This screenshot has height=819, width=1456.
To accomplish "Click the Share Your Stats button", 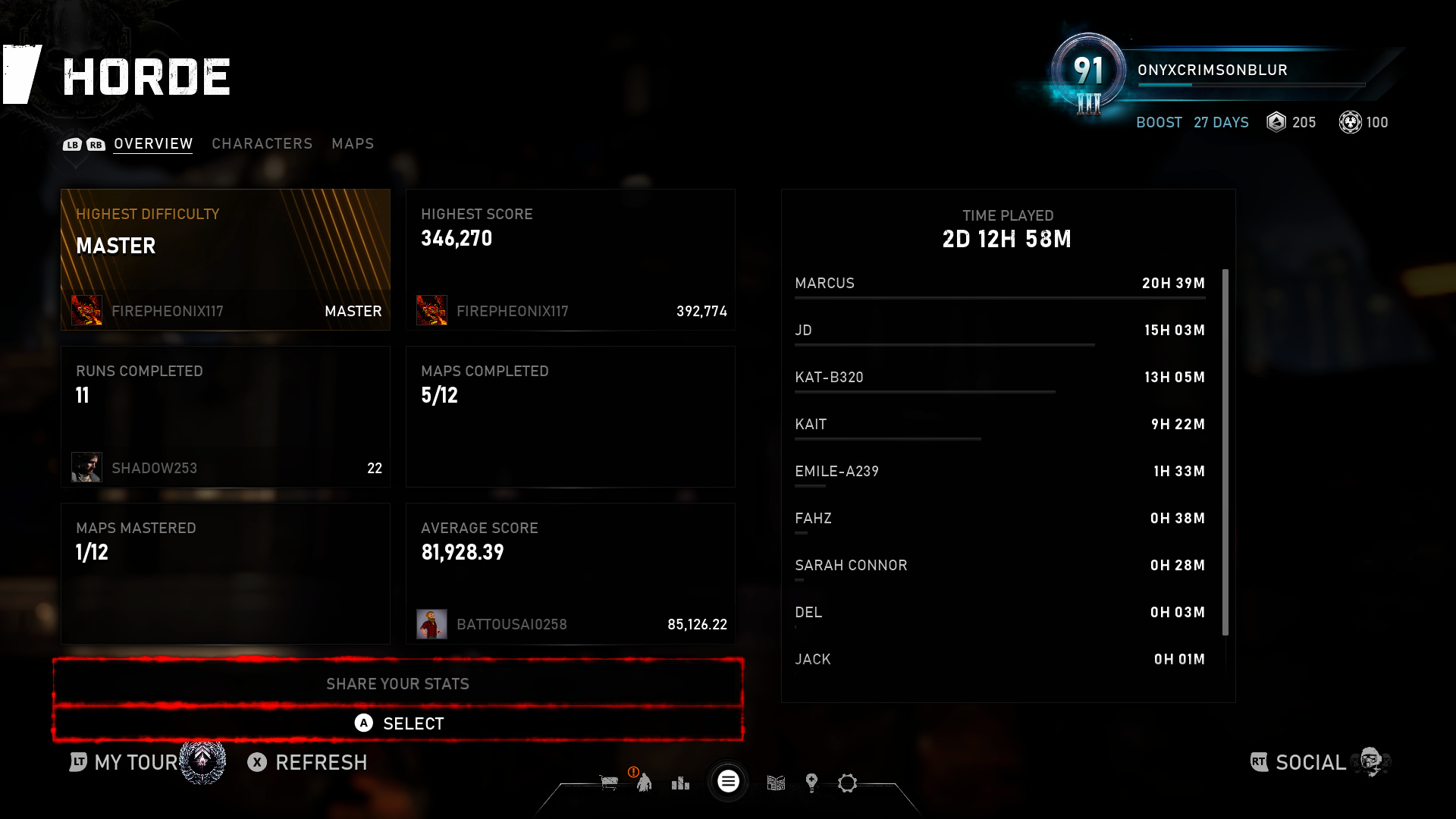I will 397,684.
